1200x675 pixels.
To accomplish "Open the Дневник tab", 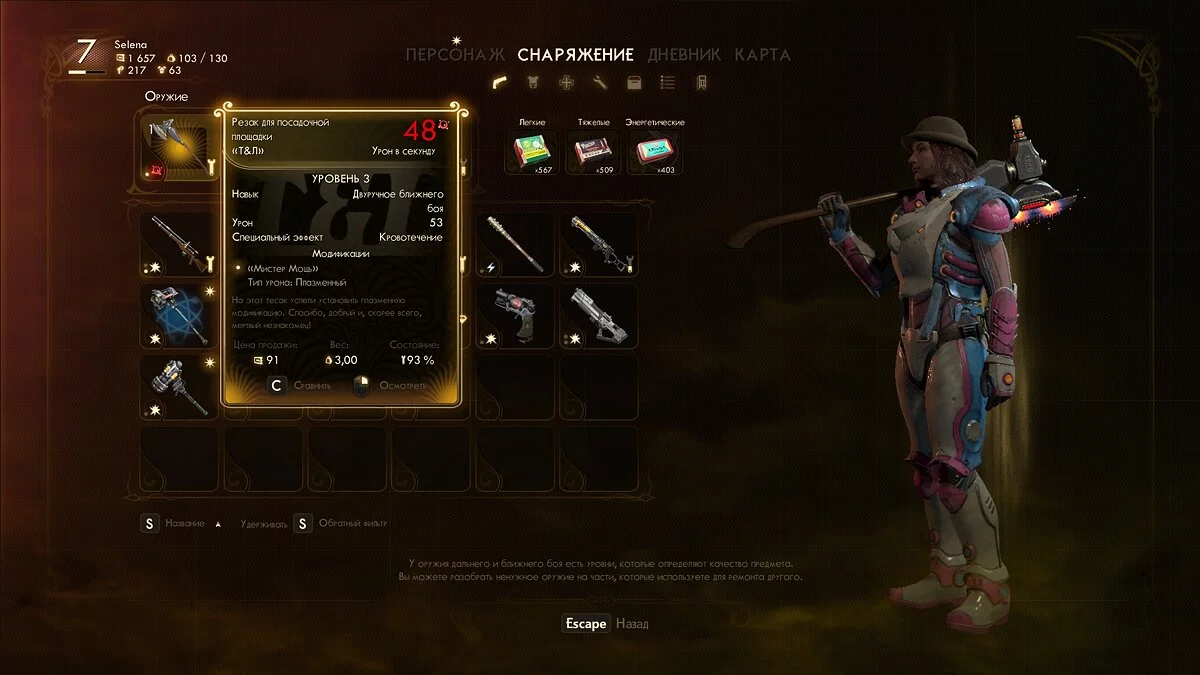I will point(686,55).
